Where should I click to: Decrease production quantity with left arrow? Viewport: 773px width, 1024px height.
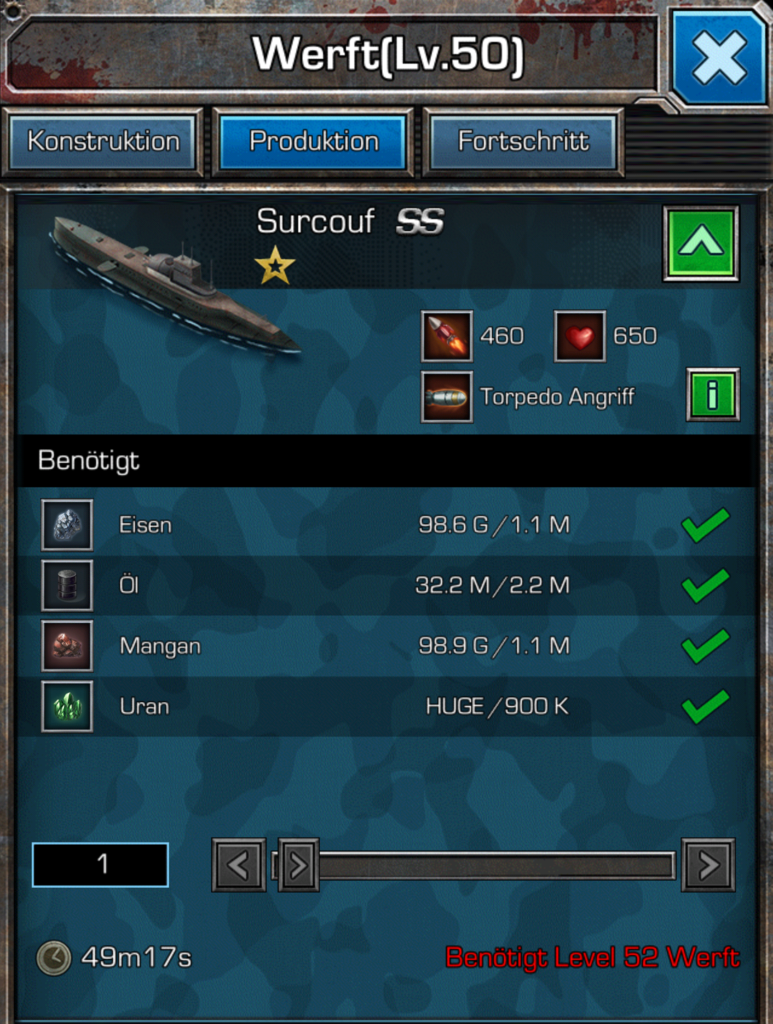(x=238, y=865)
